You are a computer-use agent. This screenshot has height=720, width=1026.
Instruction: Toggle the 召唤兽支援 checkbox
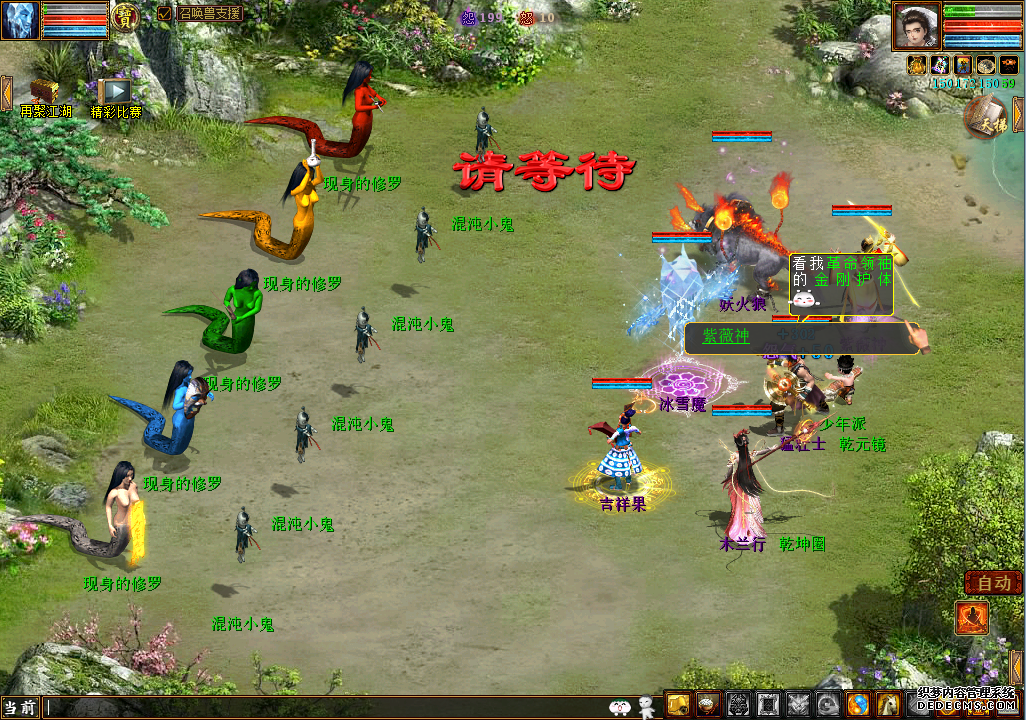click(164, 14)
